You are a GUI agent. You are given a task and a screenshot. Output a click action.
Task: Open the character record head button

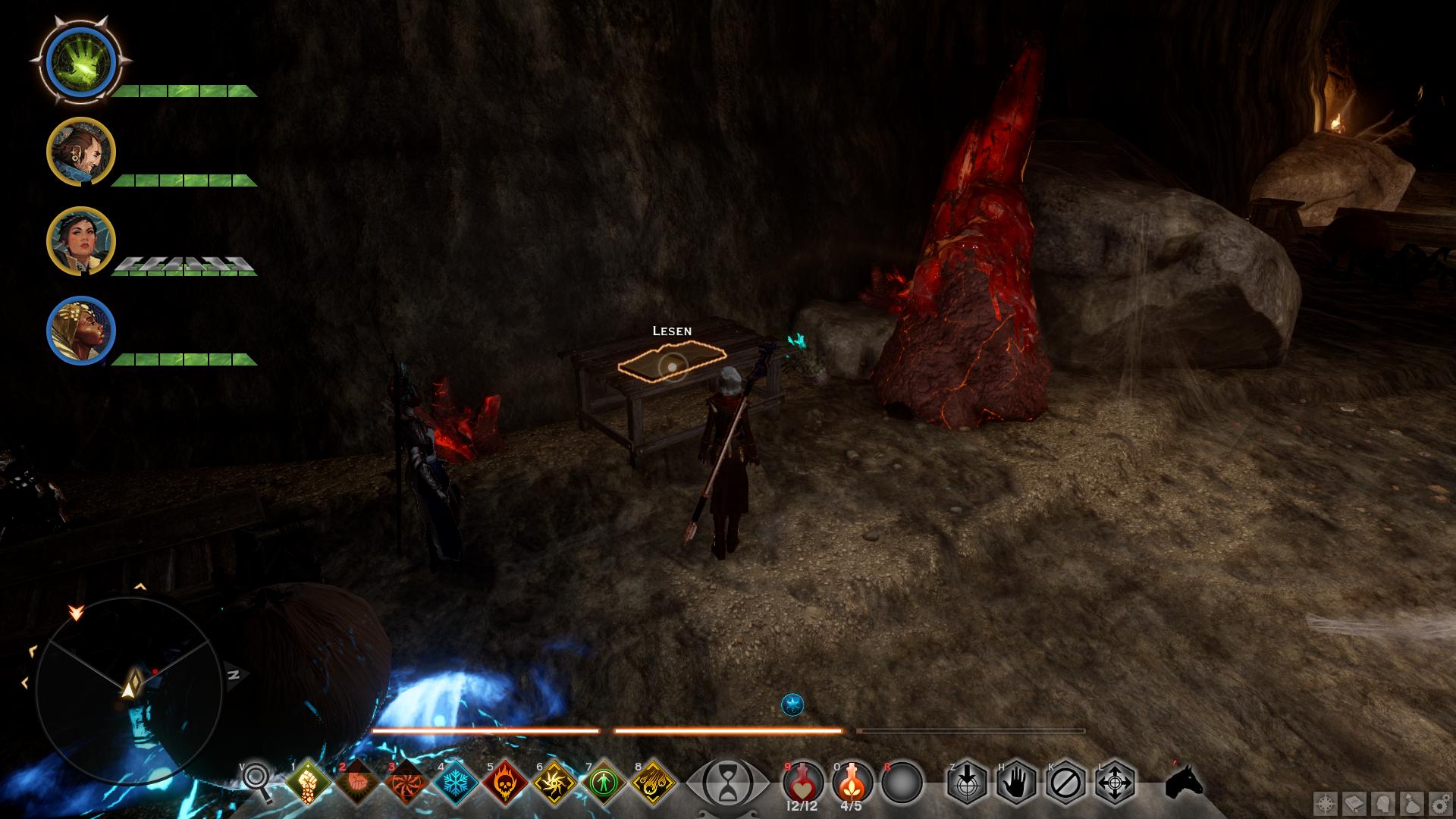[x=1382, y=803]
